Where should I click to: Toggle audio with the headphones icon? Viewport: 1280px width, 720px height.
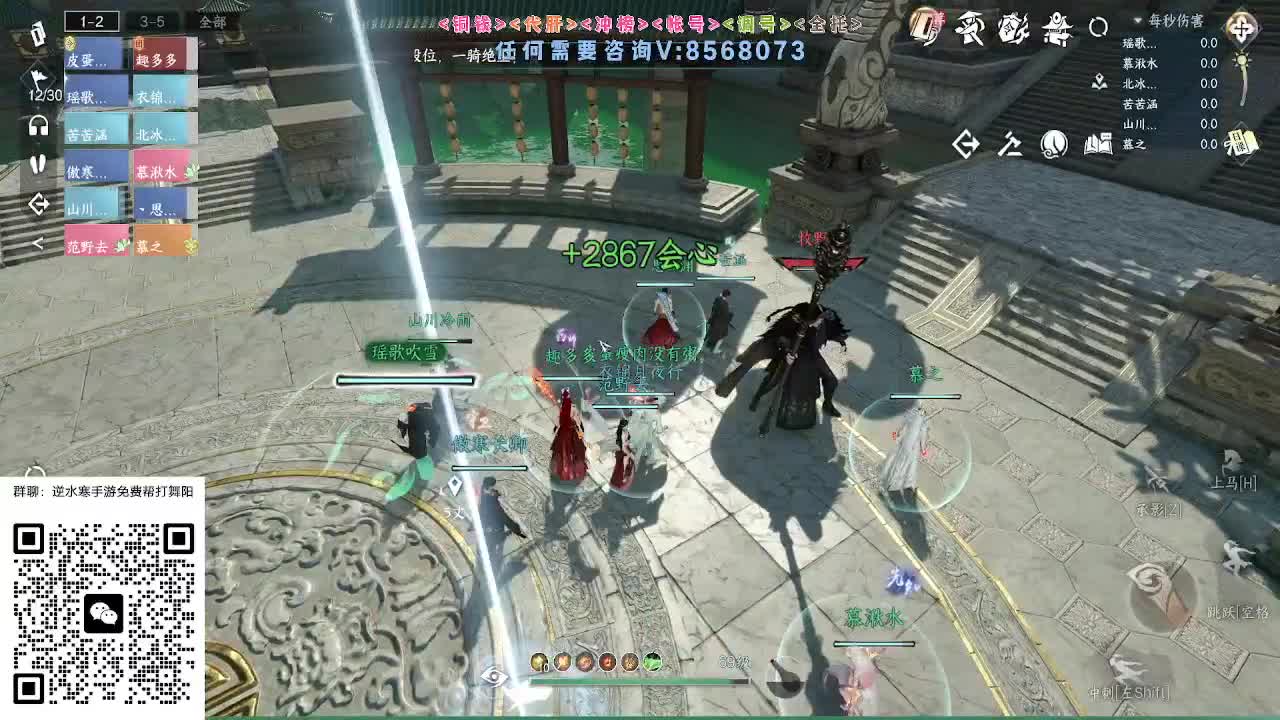tap(37, 124)
